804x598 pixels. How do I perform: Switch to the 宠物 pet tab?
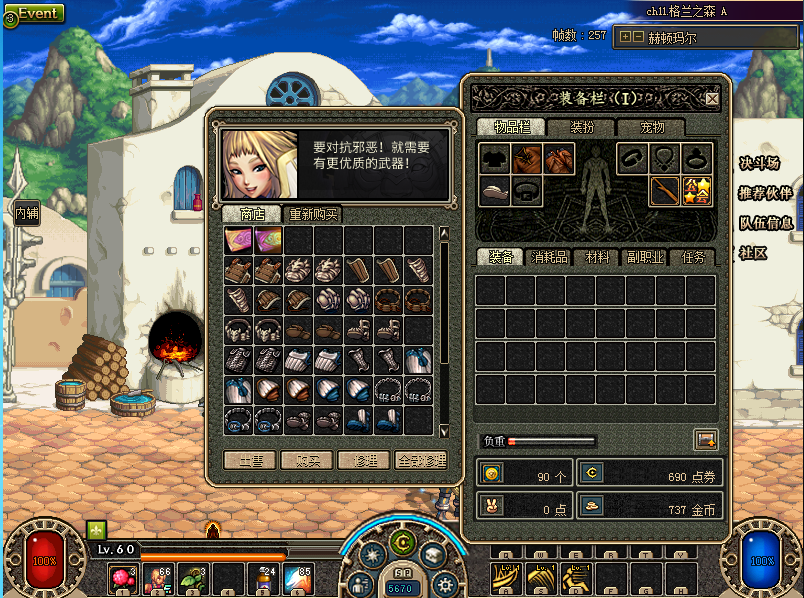(x=652, y=127)
